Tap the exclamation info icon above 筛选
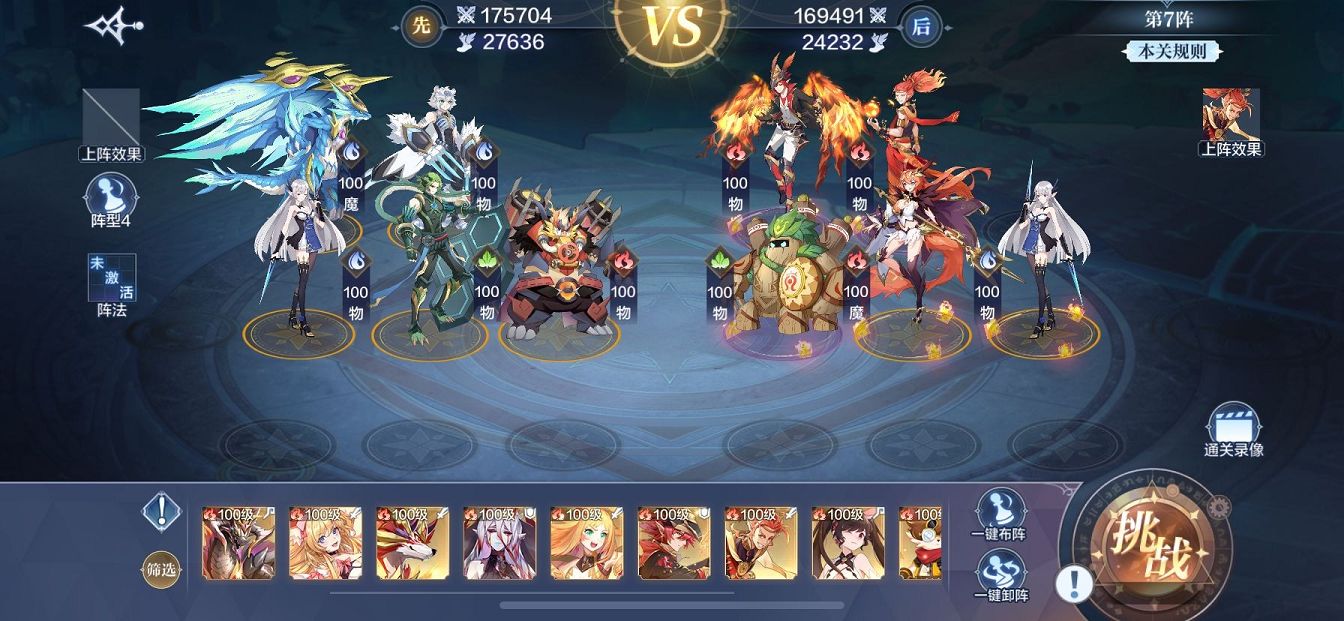The image size is (1344, 621). pyautogui.click(x=160, y=511)
